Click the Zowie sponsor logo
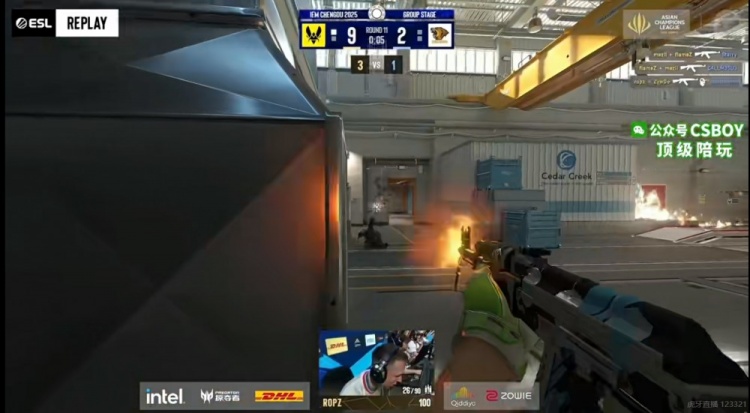This screenshot has height=413, width=750. click(x=506, y=396)
